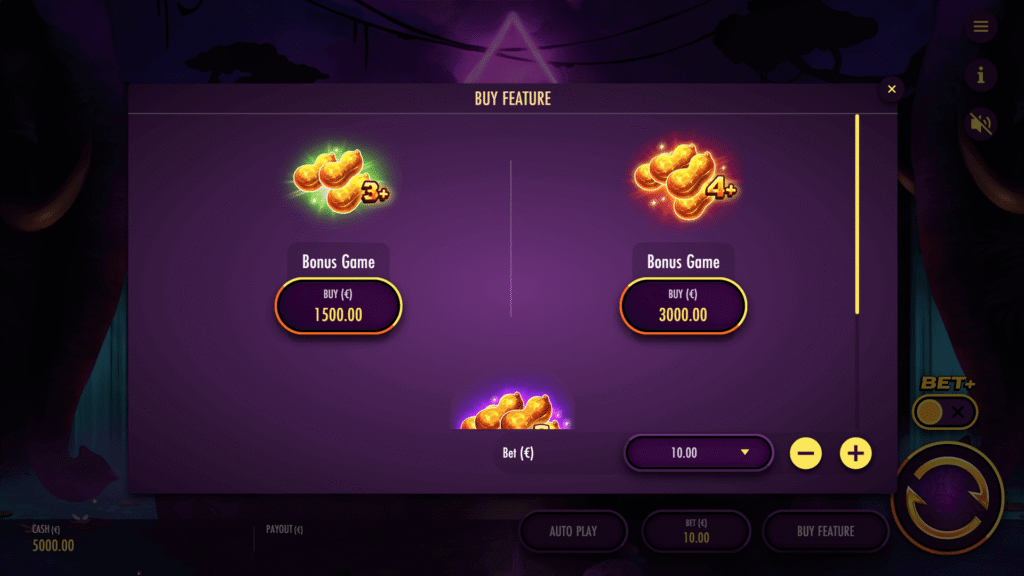Click the yellow dialog scrollbar

(x=857, y=215)
